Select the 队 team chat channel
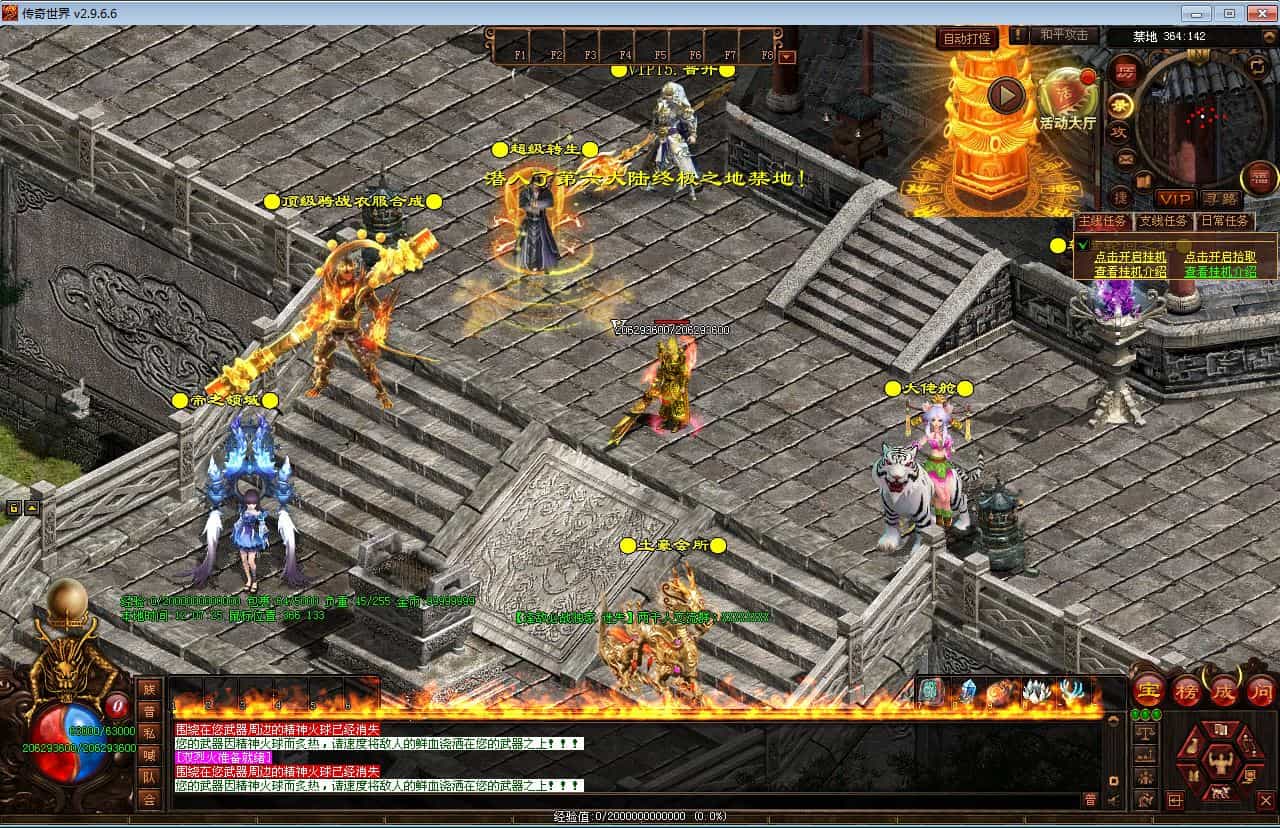Viewport: 1280px width, 828px height. tap(149, 777)
